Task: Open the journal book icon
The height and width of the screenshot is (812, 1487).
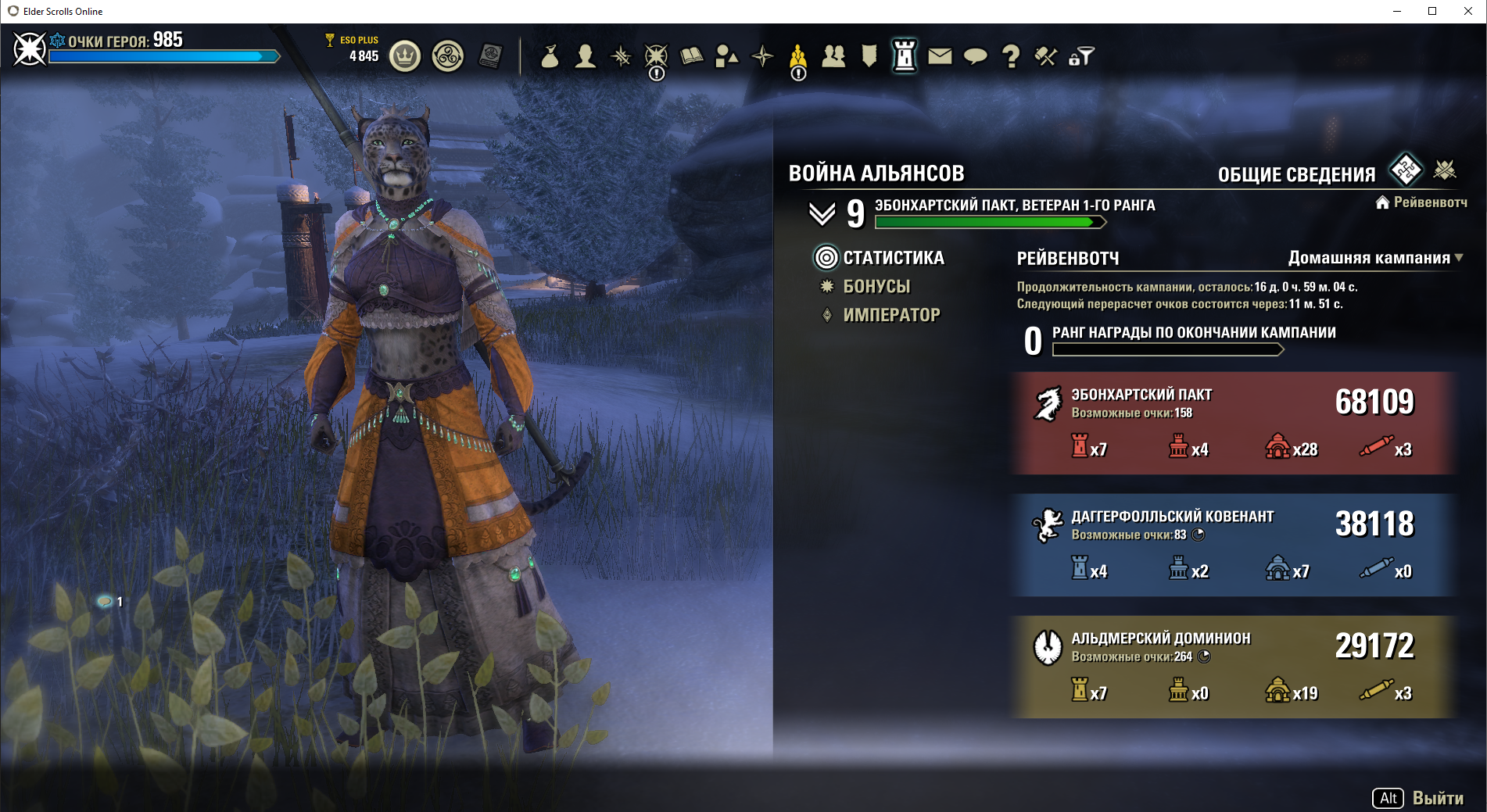Action: coord(692,56)
